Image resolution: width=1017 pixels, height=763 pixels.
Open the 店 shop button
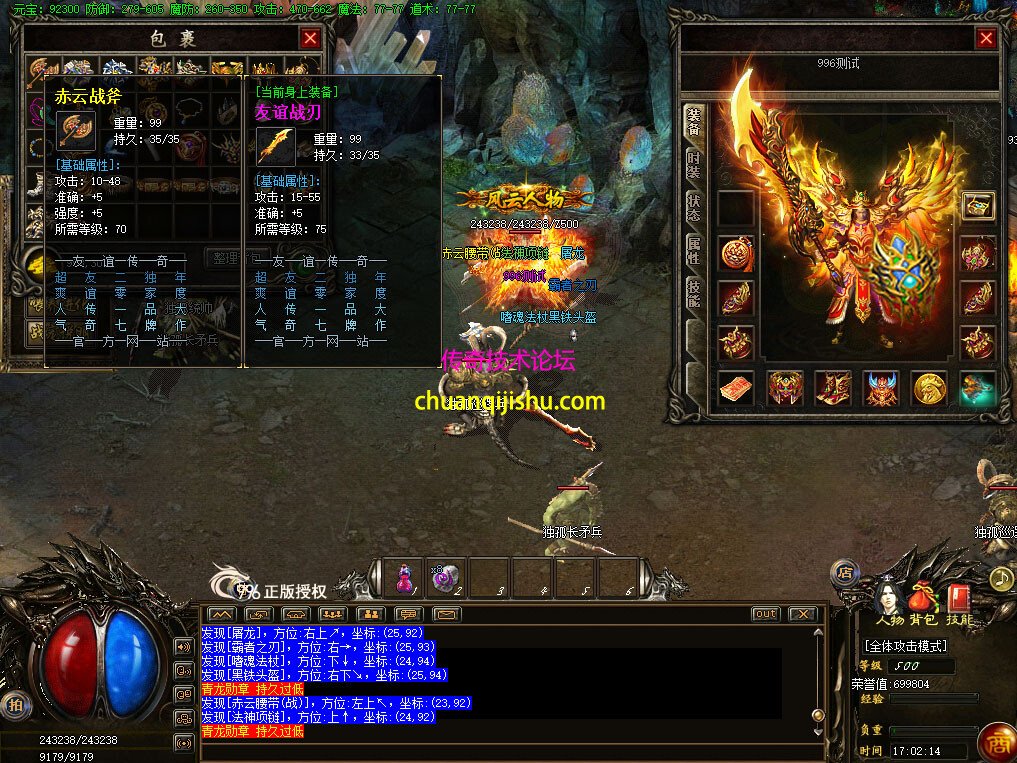pos(844,572)
